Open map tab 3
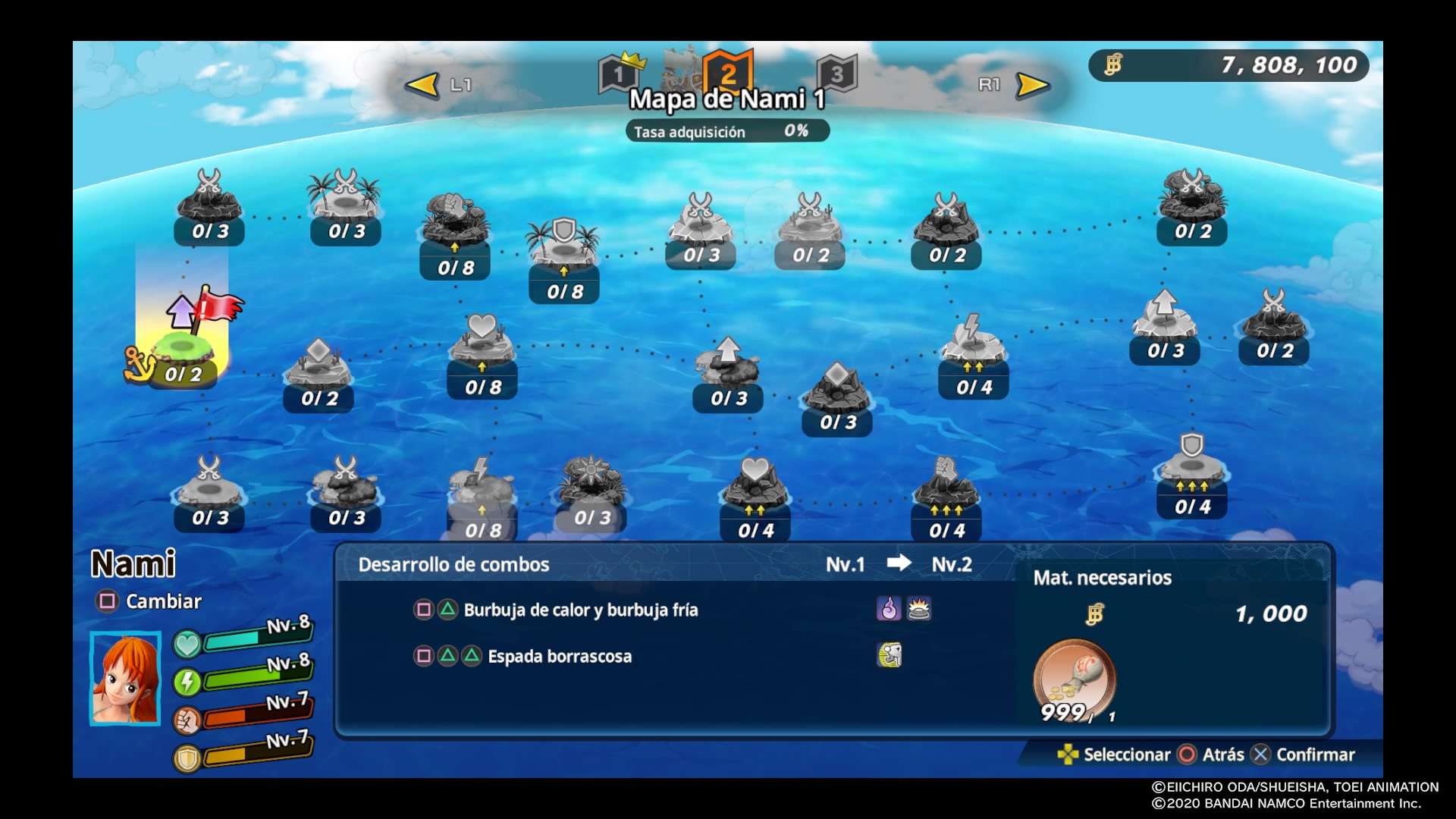The image size is (1456, 819). coord(836,74)
